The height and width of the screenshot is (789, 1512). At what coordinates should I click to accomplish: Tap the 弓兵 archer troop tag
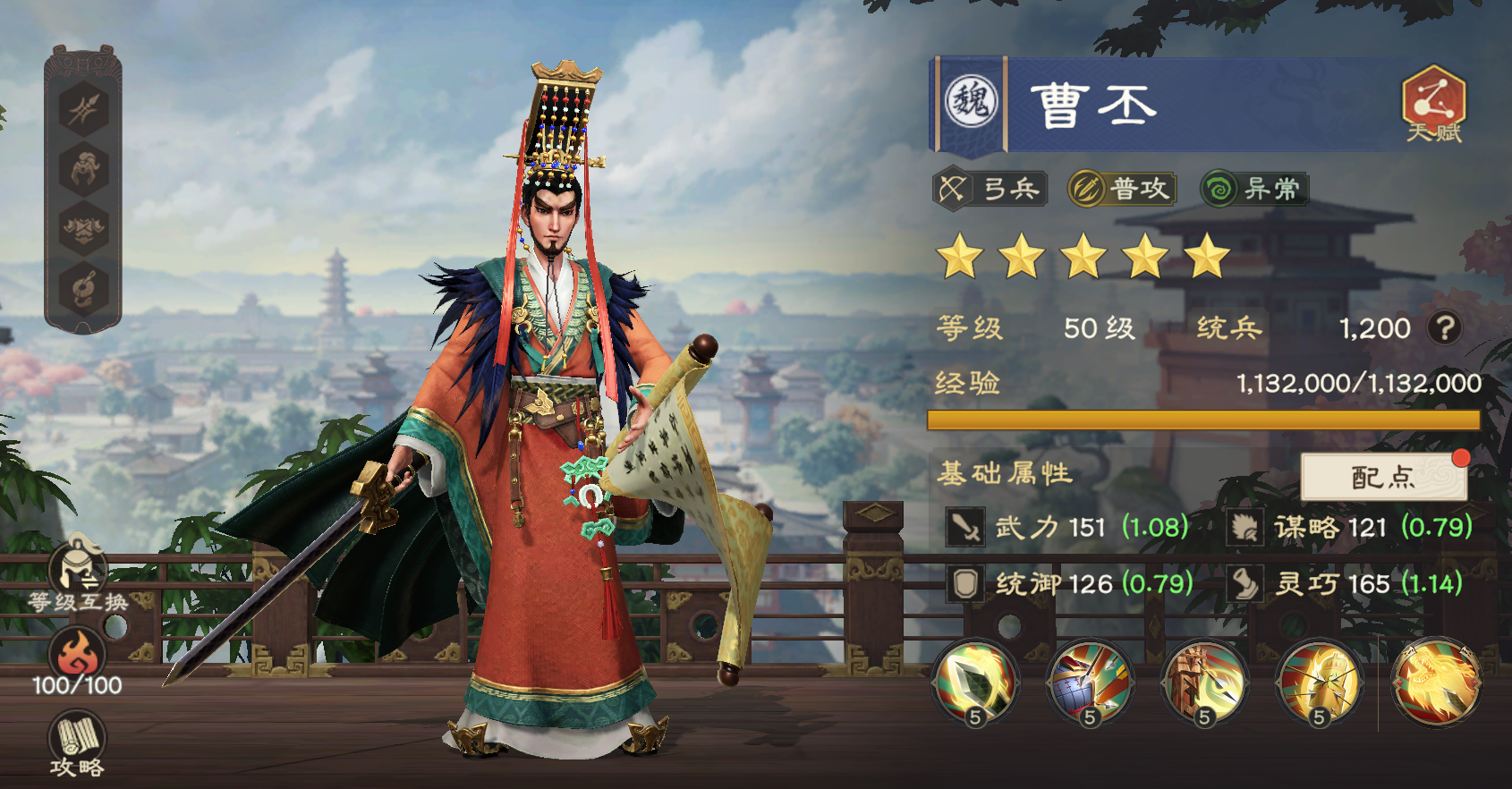(x=989, y=189)
